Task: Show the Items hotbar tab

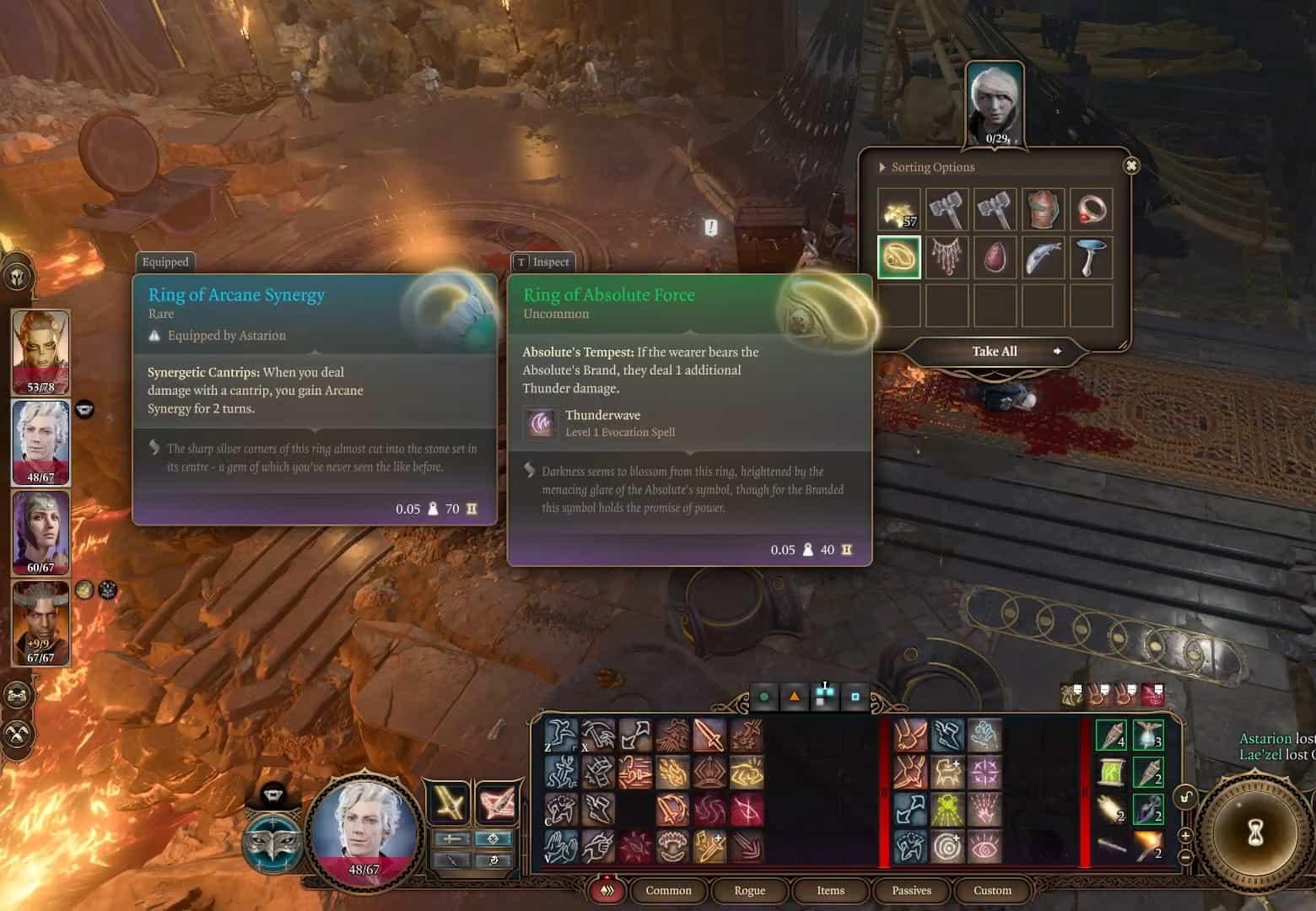Action: [x=830, y=890]
